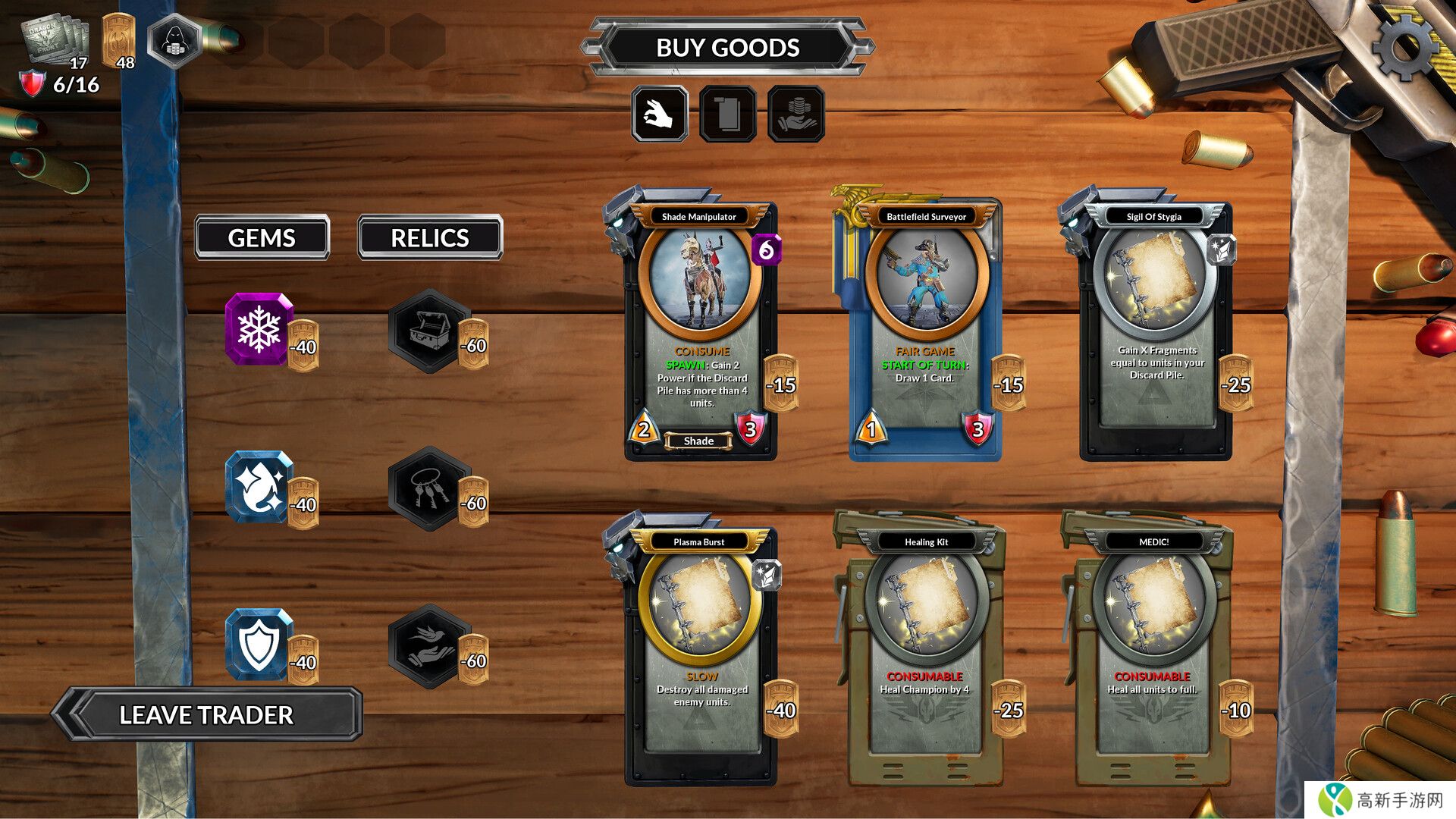
Task: Buy the treasure chest relic
Action: pos(431,331)
